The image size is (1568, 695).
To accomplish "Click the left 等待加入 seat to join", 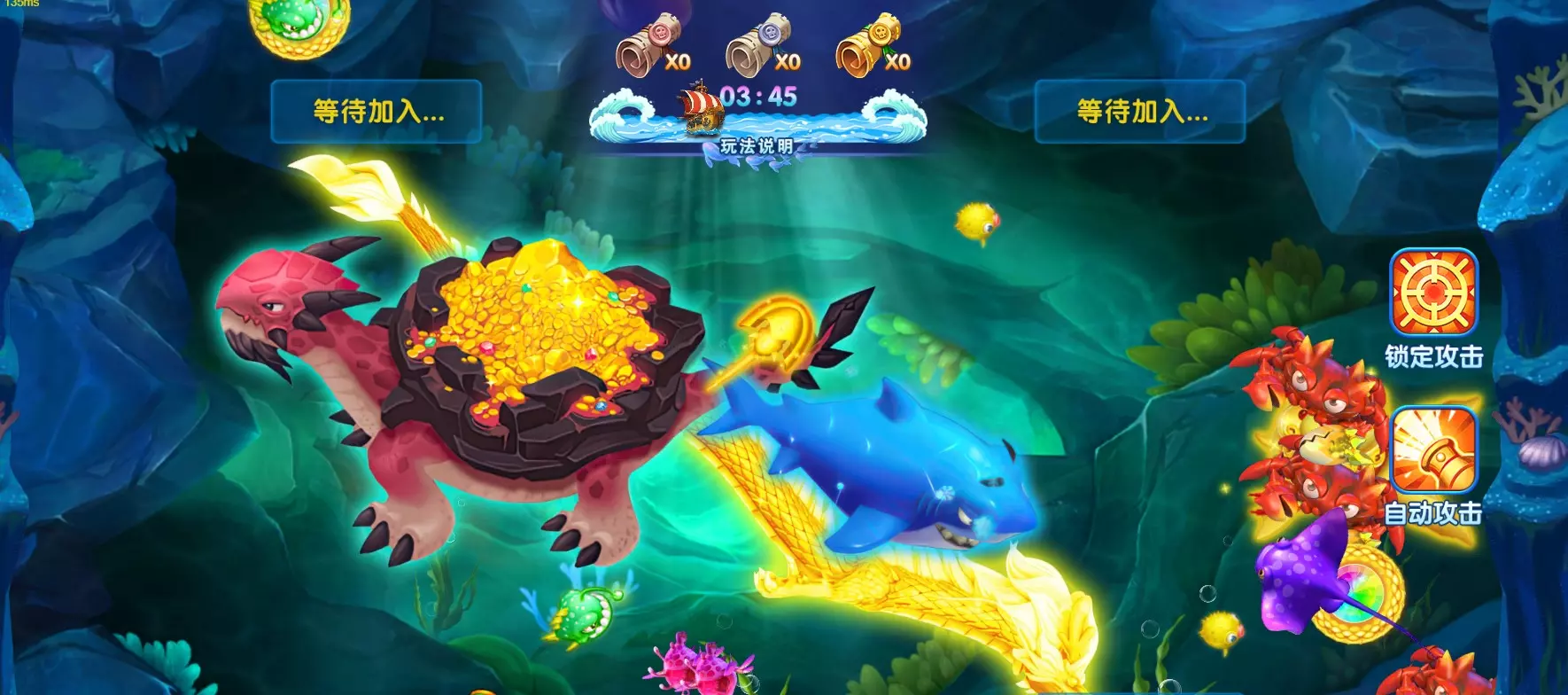I will tap(377, 113).
